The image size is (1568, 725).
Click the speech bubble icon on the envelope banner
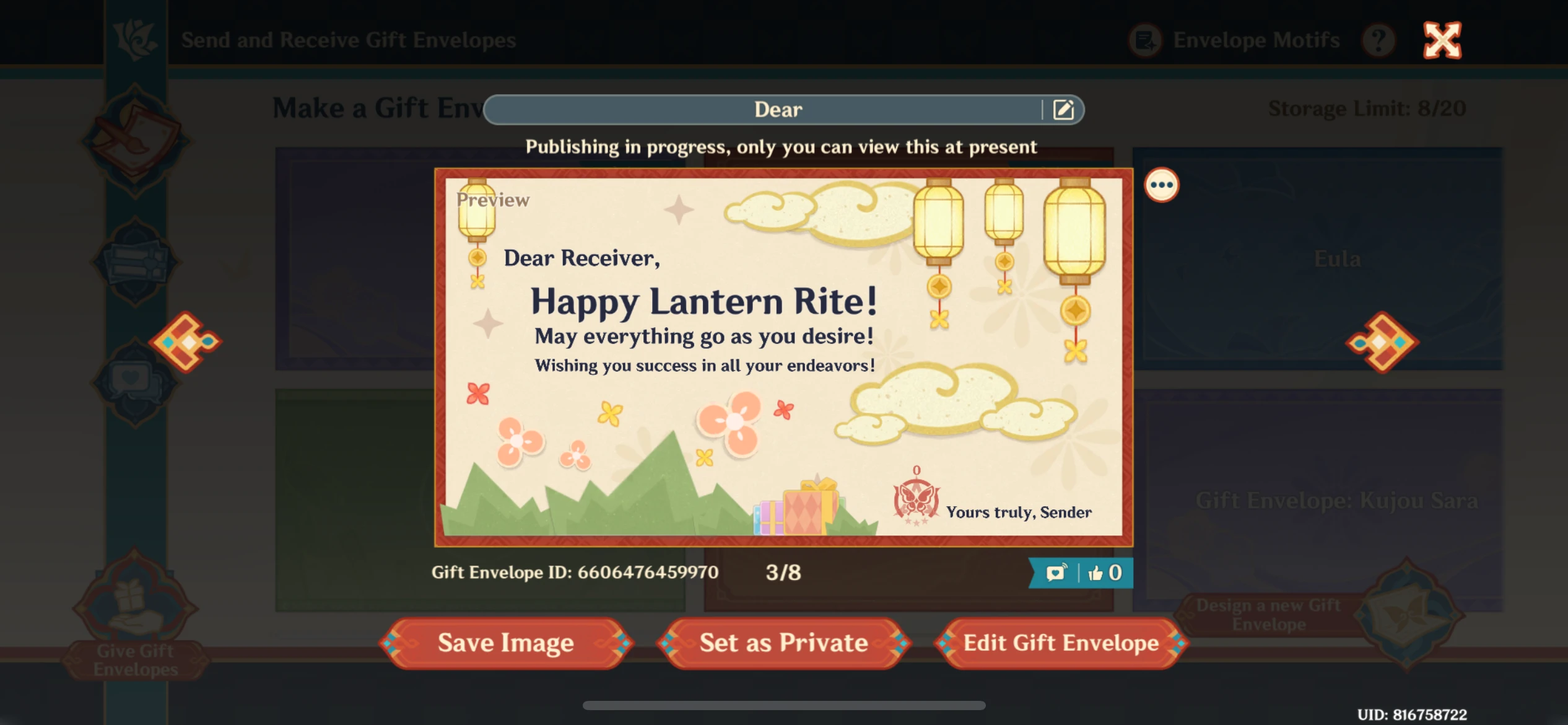(1055, 573)
